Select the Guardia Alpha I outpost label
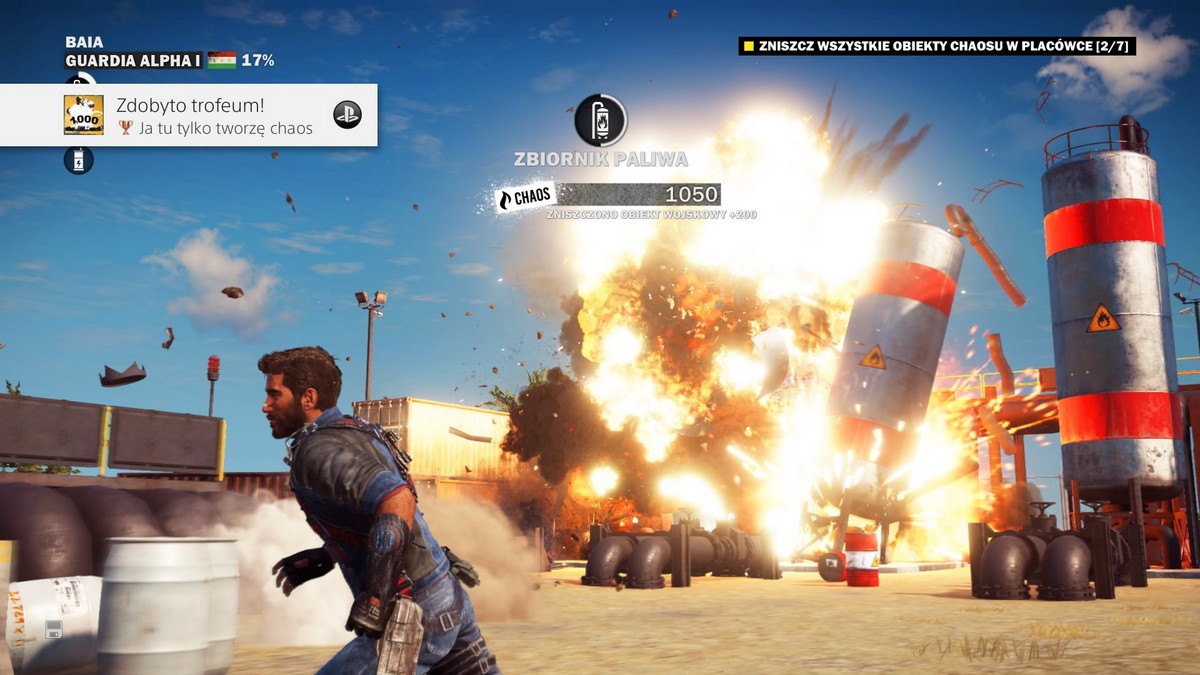Screen dimensions: 1200x675 133,61
